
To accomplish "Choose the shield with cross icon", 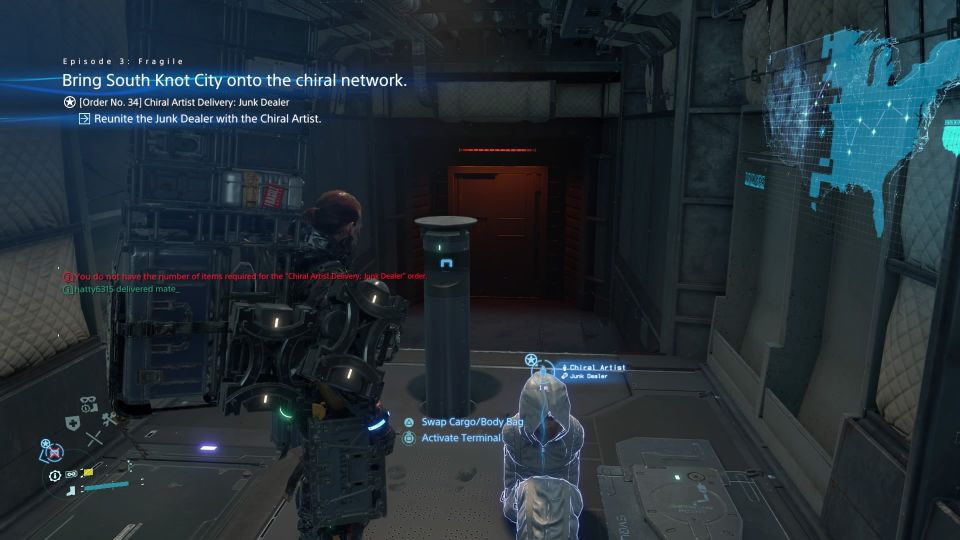I will pos(74,424).
